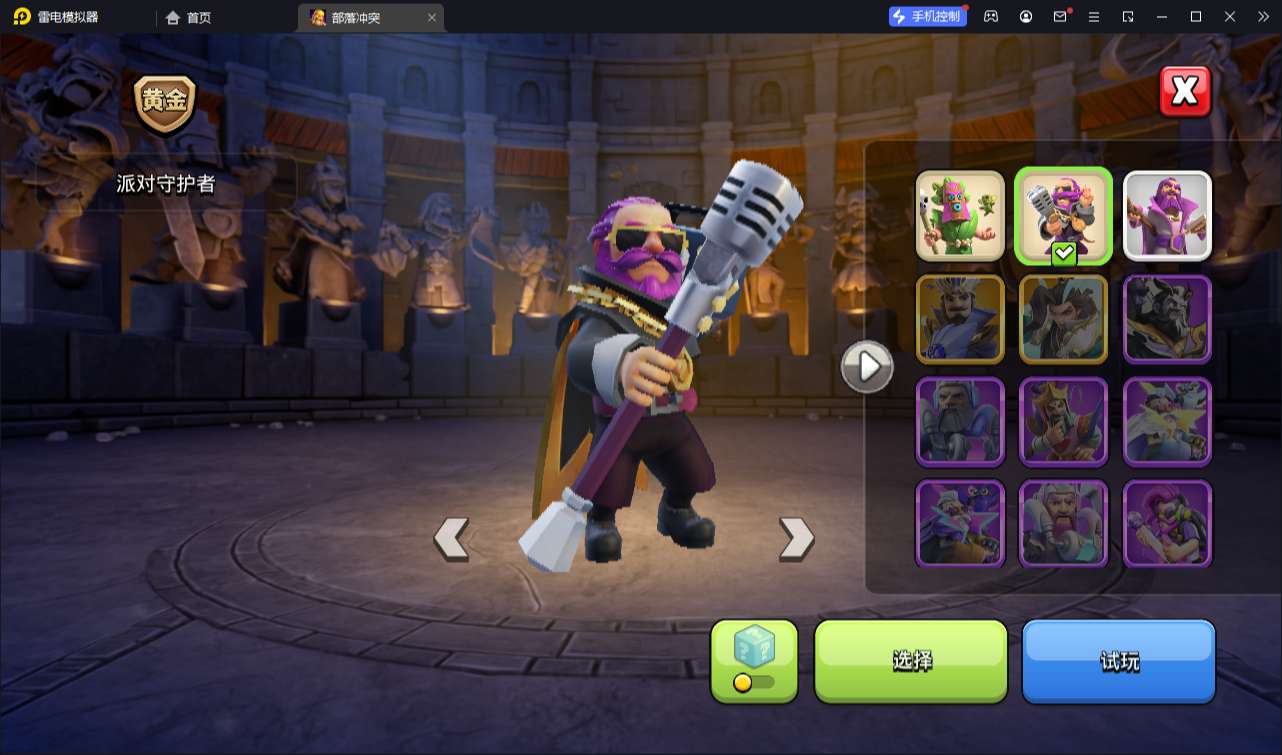
Task: Try the skin with the blue 试玩 button
Action: 1118,660
